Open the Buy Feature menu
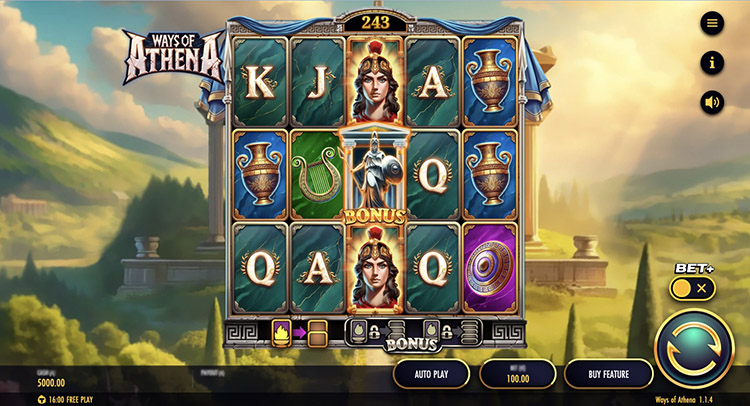This screenshot has width=750, height=406. coord(608,374)
